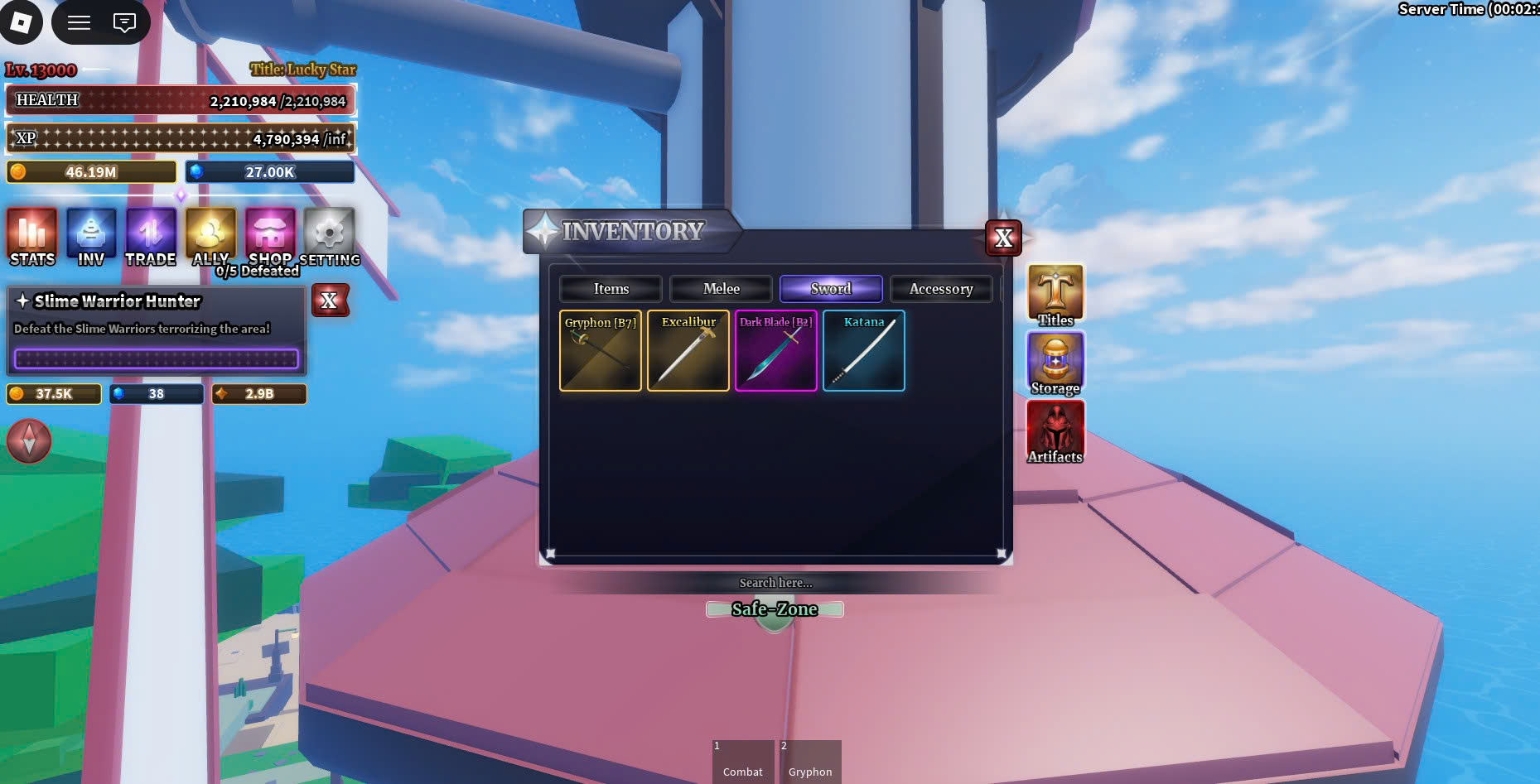Dismiss the Slime Warrior Hunter quest

click(x=330, y=301)
